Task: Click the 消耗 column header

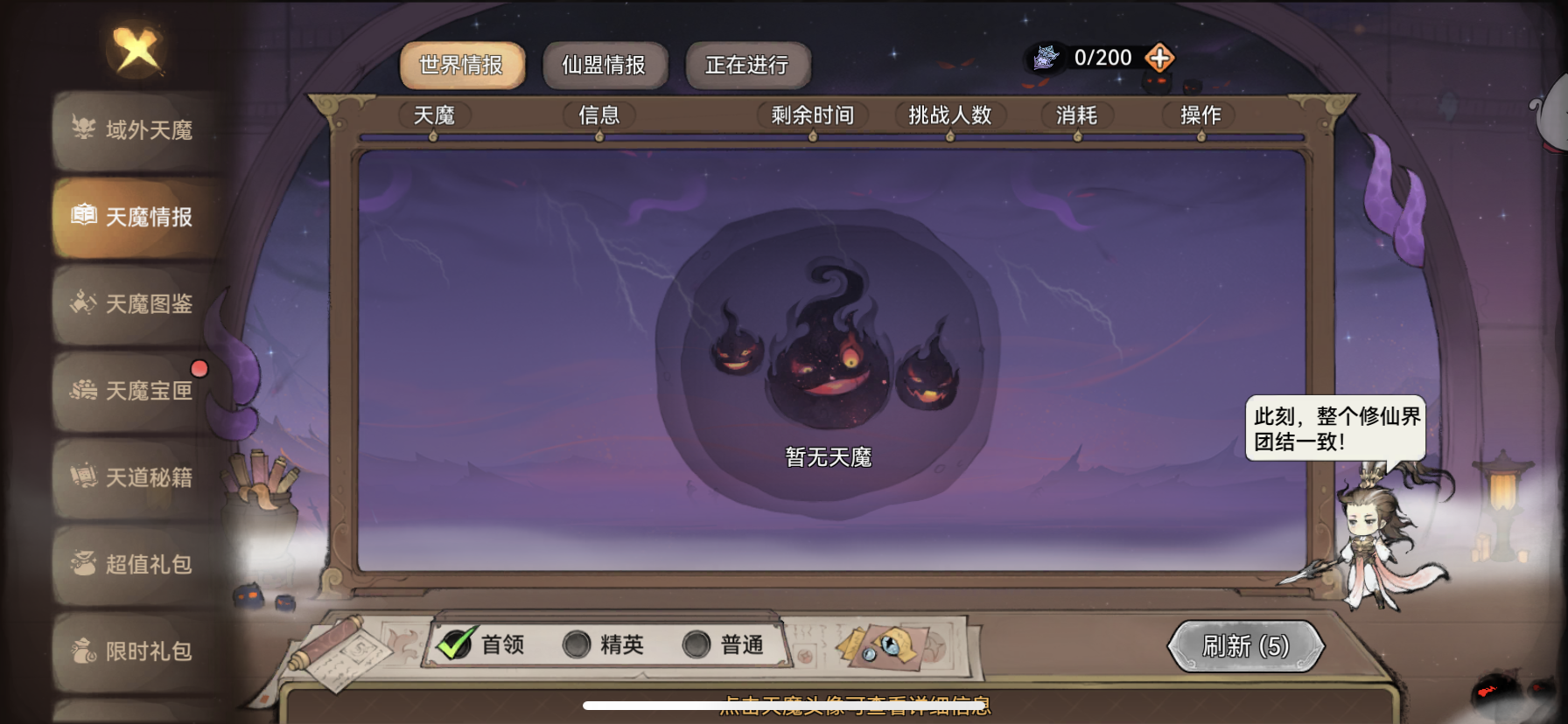Action: (1075, 115)
